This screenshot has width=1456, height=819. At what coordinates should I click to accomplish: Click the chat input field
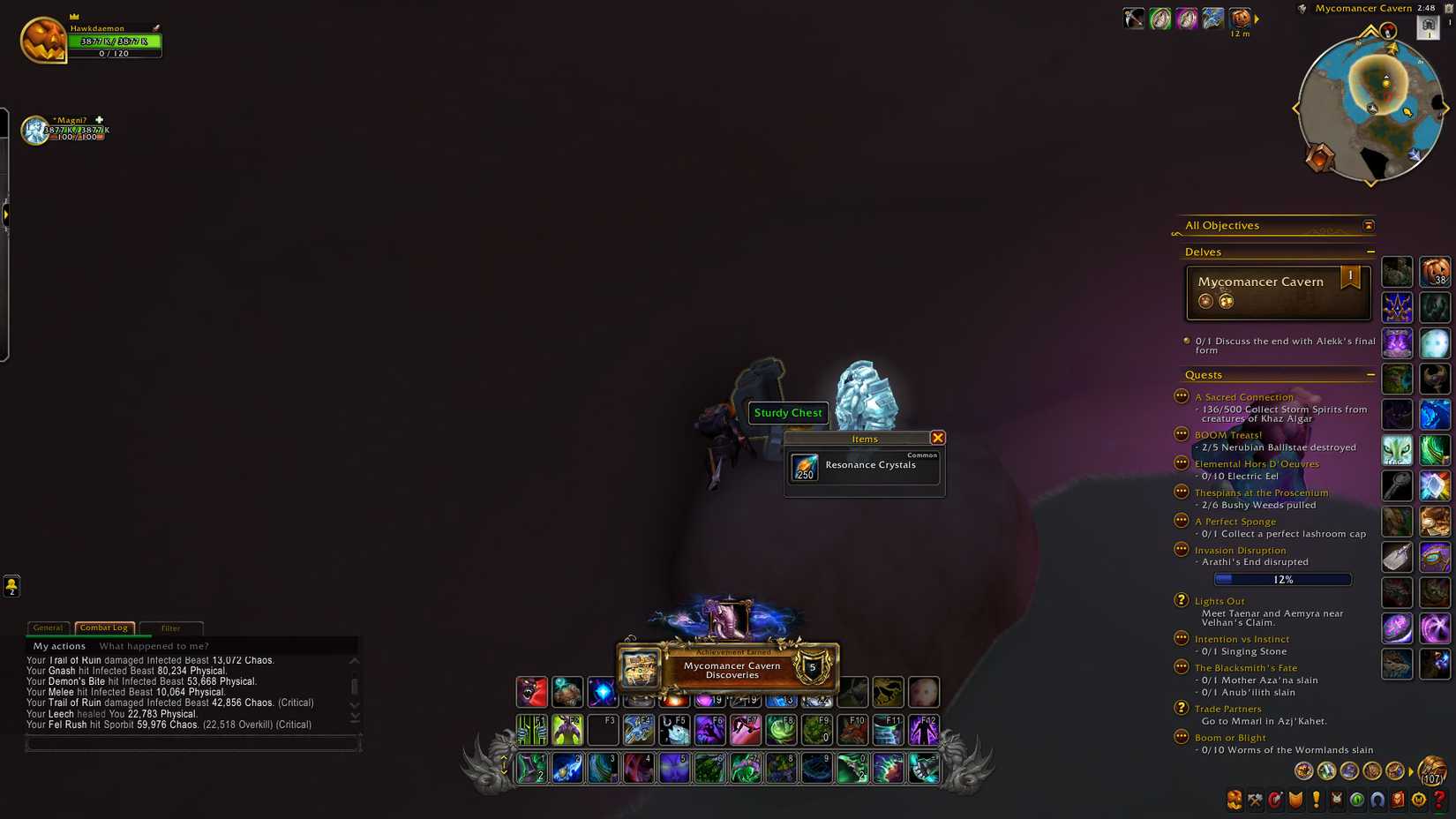tap(192, 744)
